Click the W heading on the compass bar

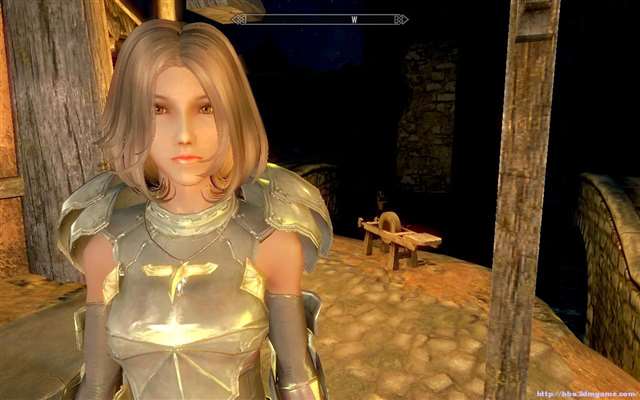pos(353,18)
